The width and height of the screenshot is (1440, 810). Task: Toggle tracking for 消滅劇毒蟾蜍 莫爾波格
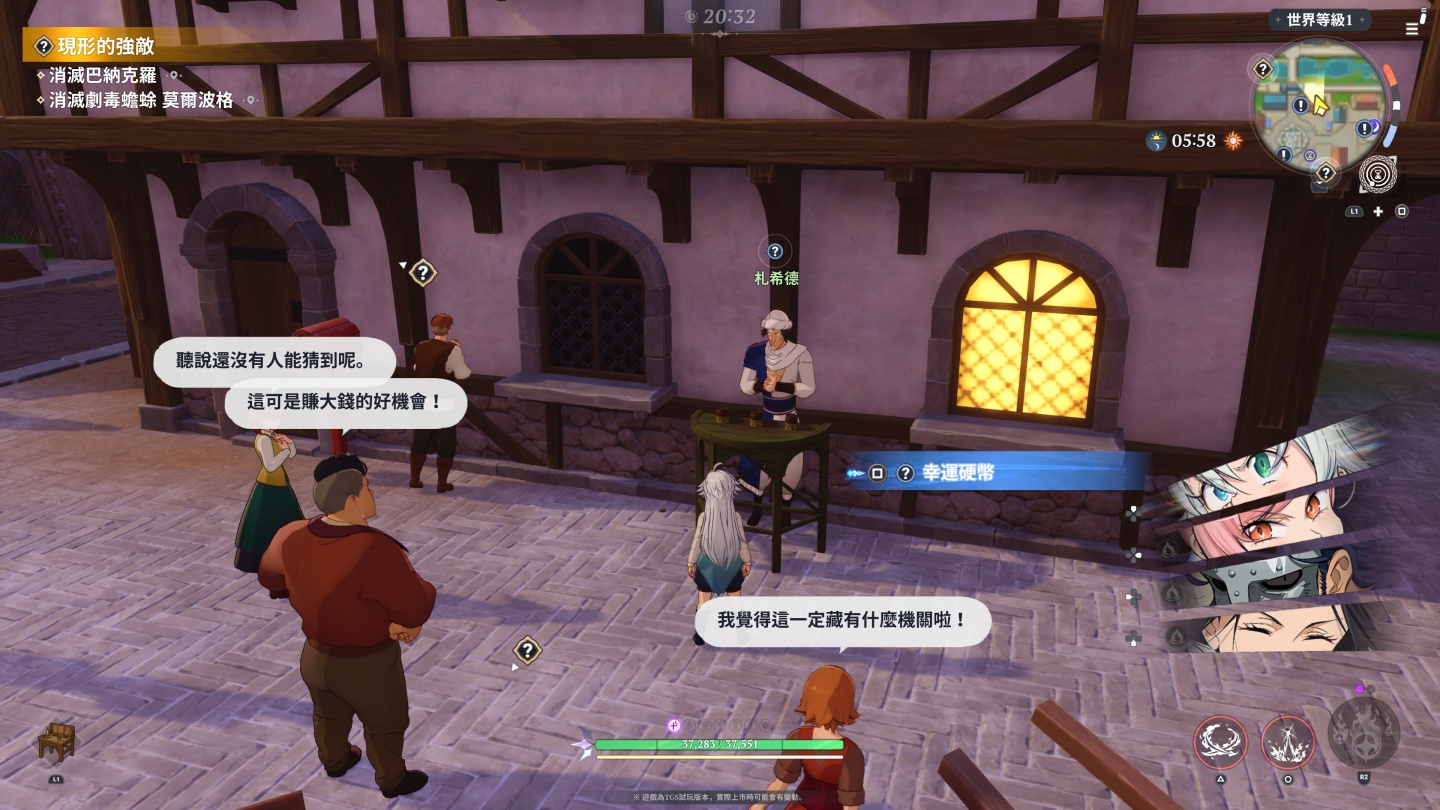pyautogui.click(x=139, y=100)
